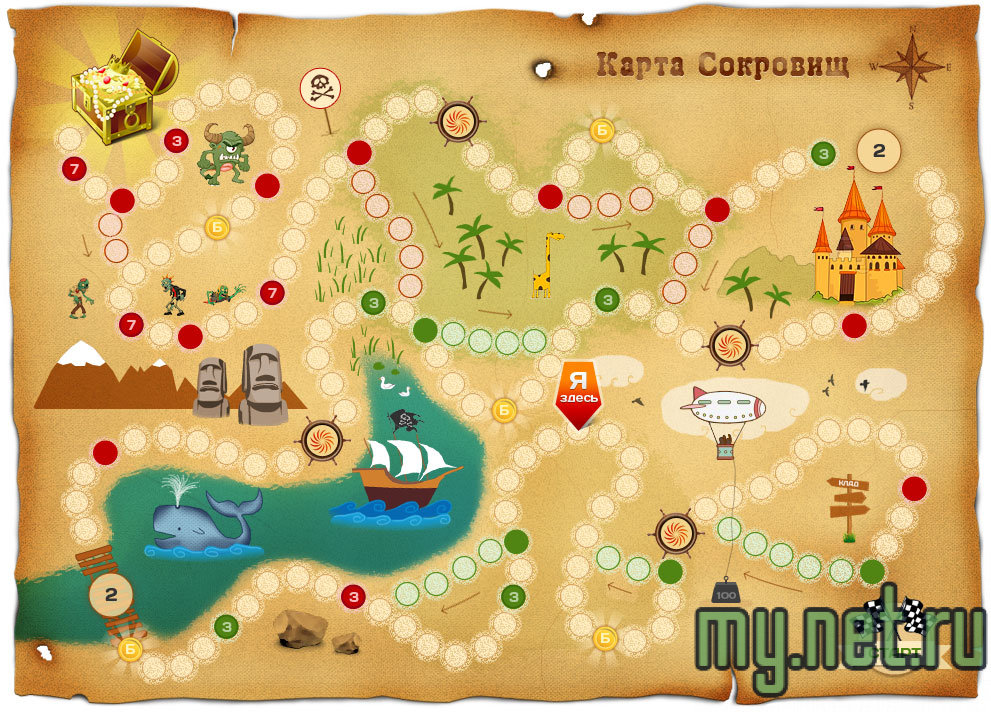This screenshot has height=712, width=991.
Task: Select the number 2 circle beside the castle
Action: click(879, 151)
